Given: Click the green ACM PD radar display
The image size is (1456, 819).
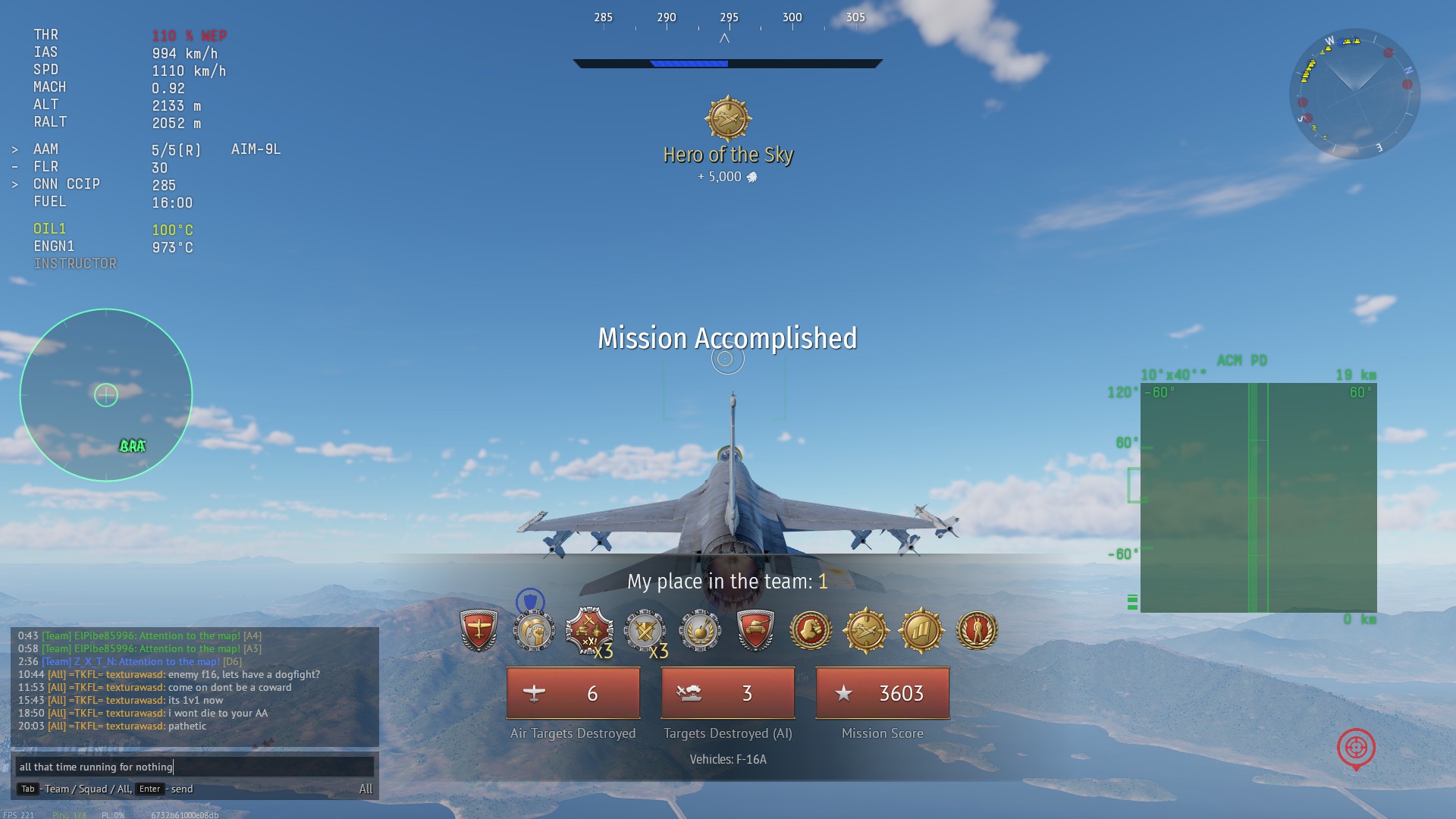Looking at the screenshot, I should pos(1258,497).
